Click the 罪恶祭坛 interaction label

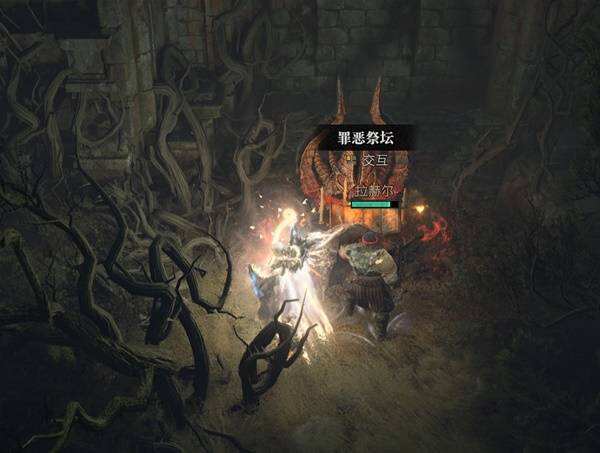(361, 139)
